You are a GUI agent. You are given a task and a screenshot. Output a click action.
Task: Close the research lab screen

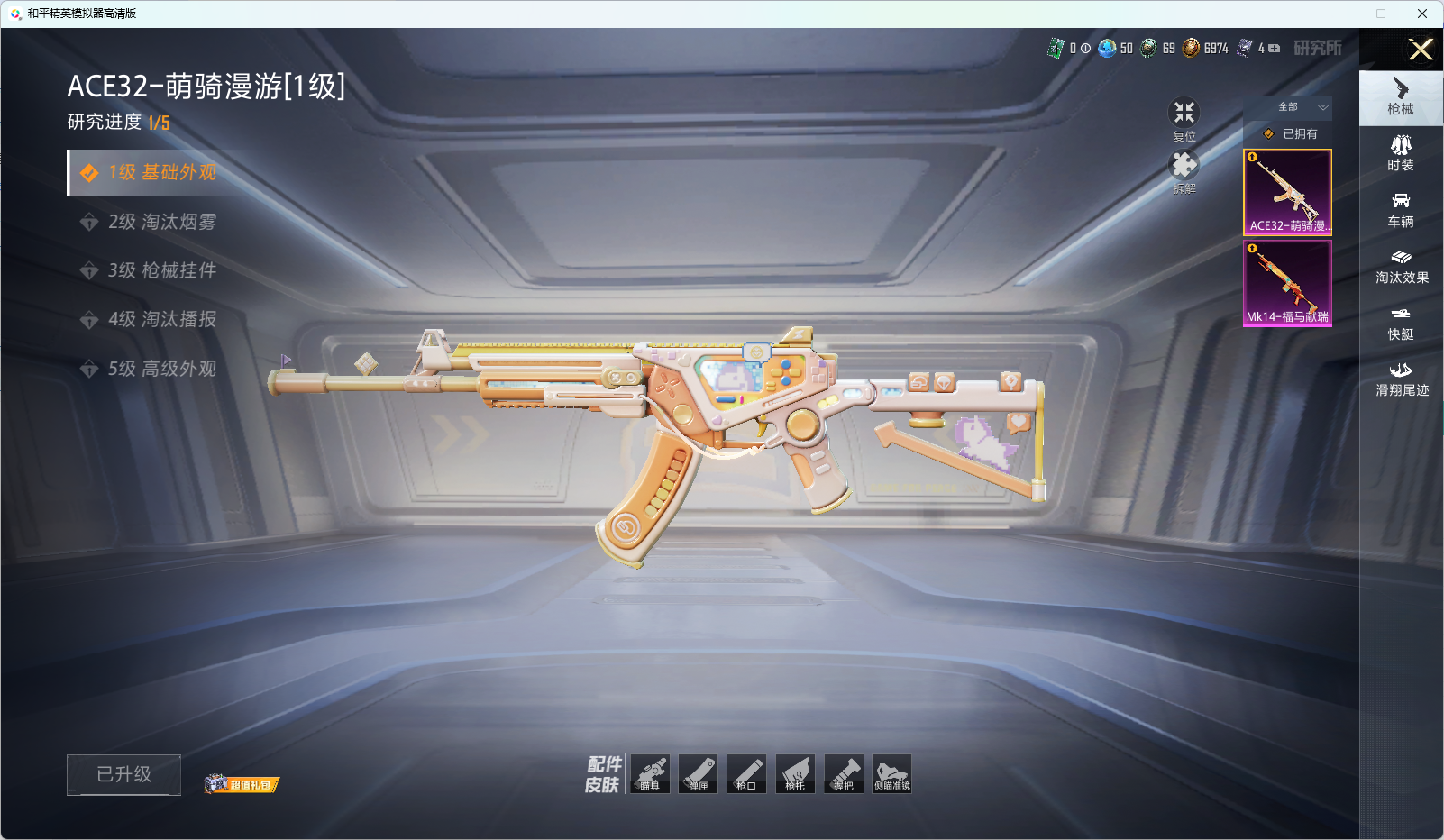coord(1421,50)
